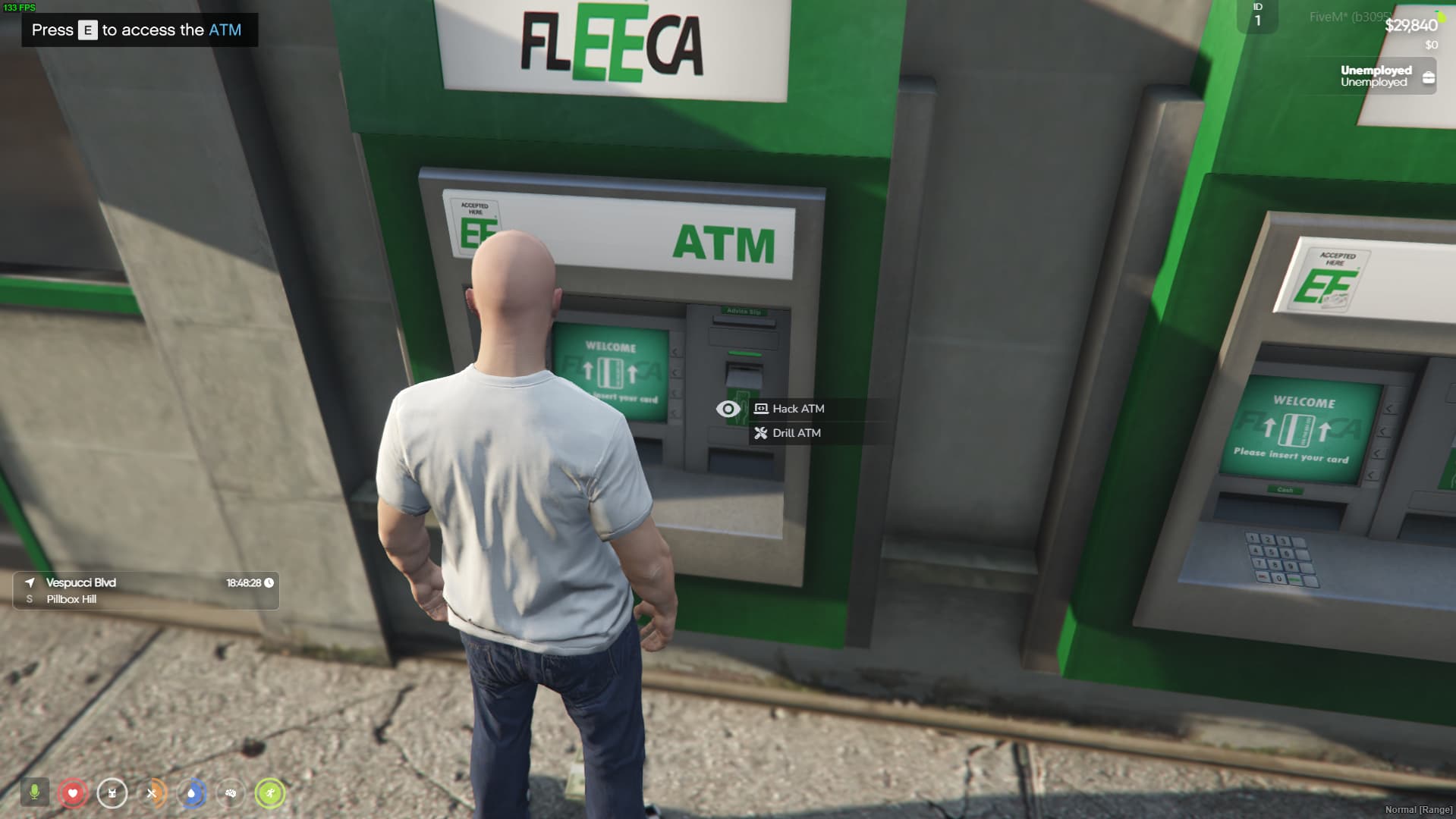
Task: Toggle the eye interaction indicator
Action: pos(727,409)
